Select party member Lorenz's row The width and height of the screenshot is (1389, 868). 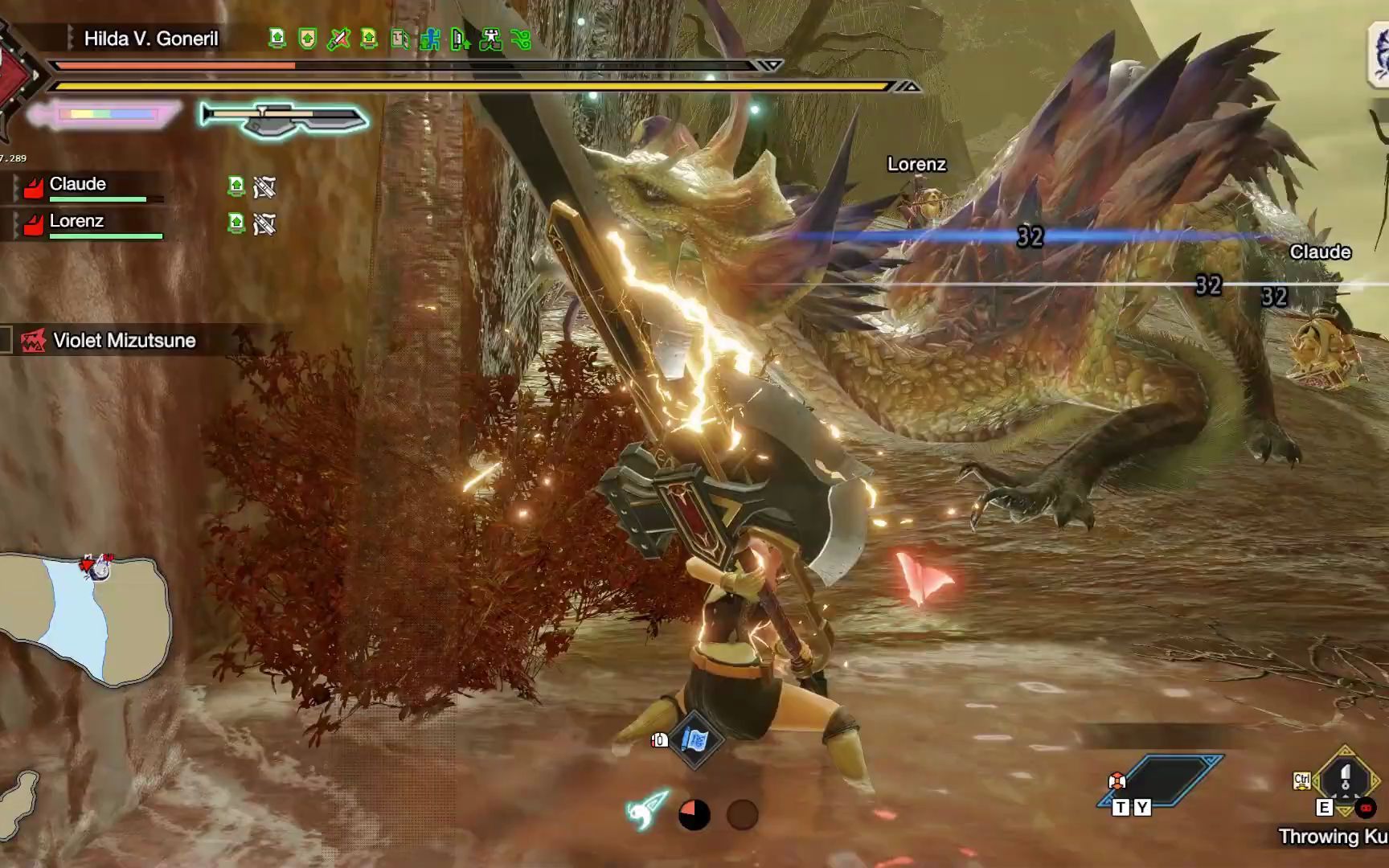[88, 224]
